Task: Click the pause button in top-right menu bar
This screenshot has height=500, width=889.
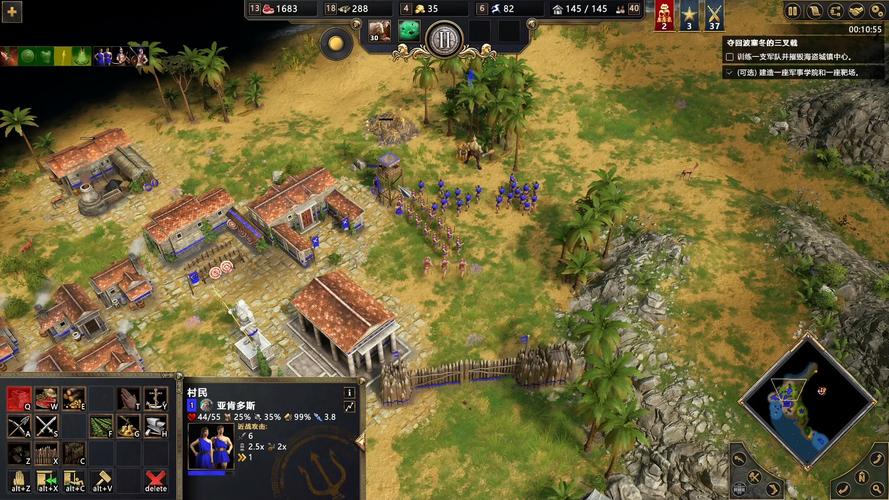Action: pos(792,11)
